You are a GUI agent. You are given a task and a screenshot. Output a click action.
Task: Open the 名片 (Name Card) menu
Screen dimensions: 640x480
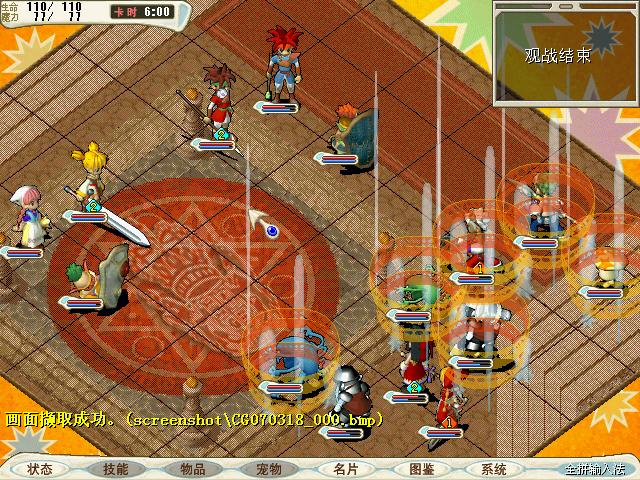[x=346, y=468]
